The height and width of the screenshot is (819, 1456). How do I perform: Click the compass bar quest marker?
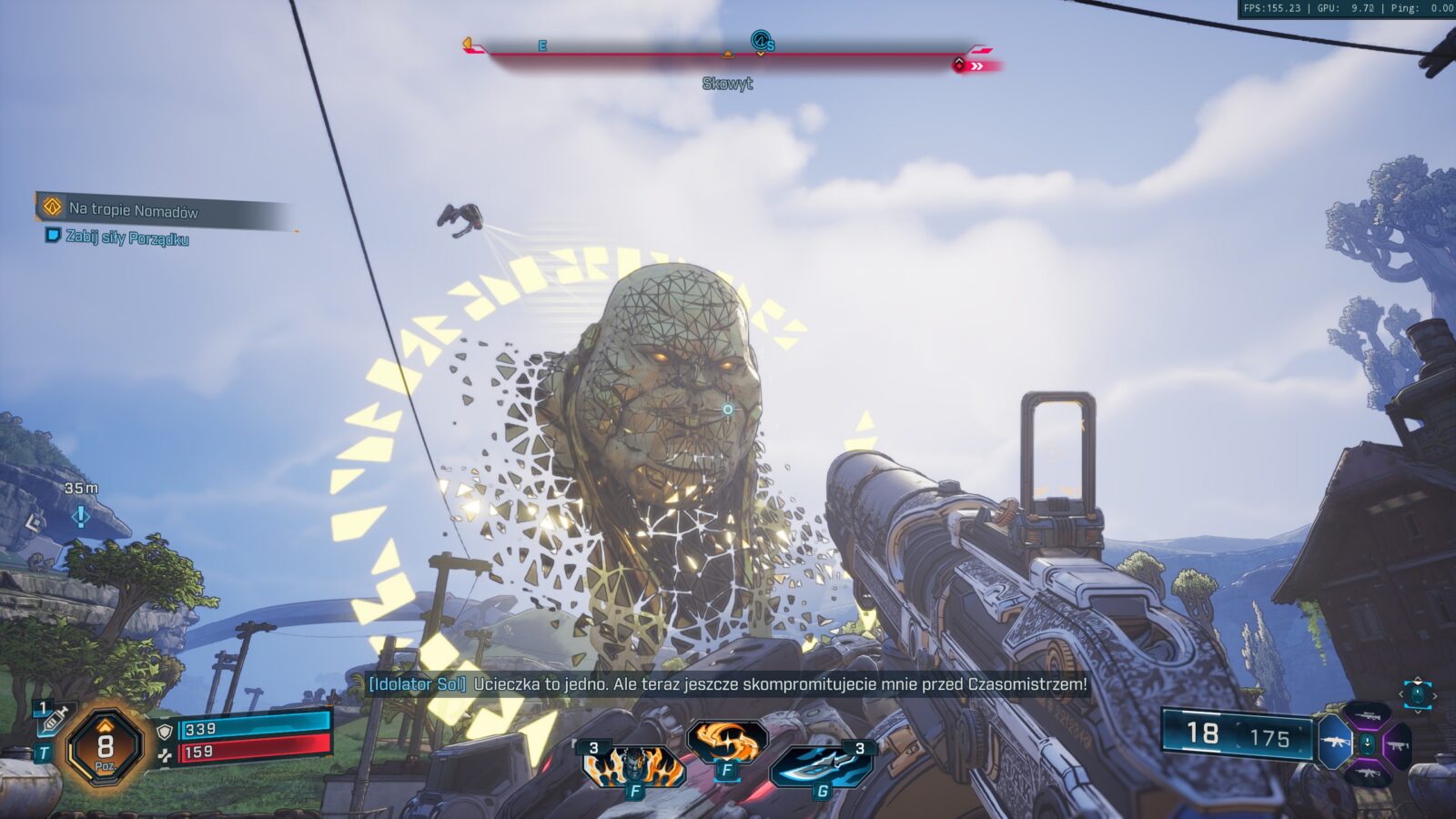(x=761, y=41)
